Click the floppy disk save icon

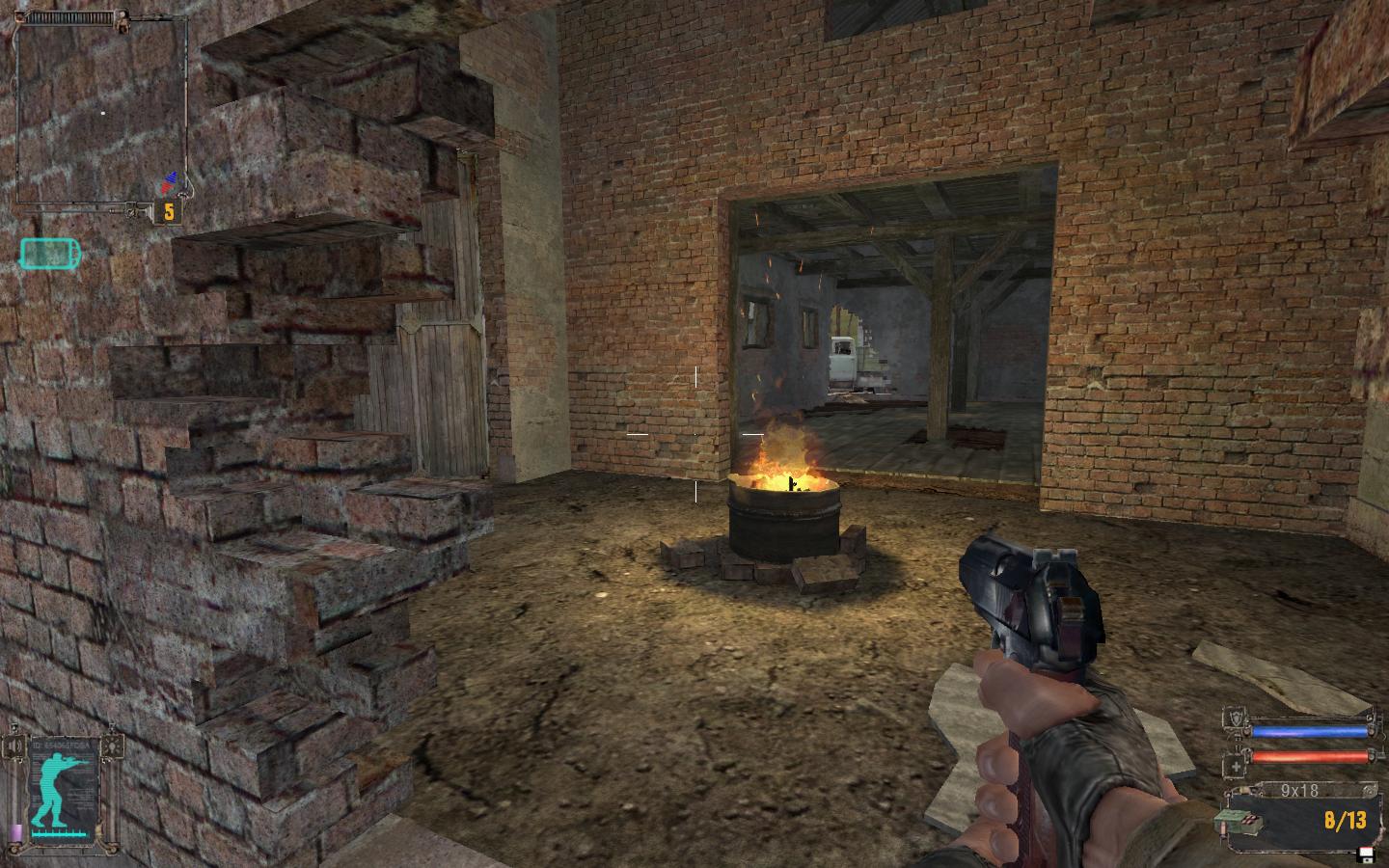click(x=1365, y=854)
